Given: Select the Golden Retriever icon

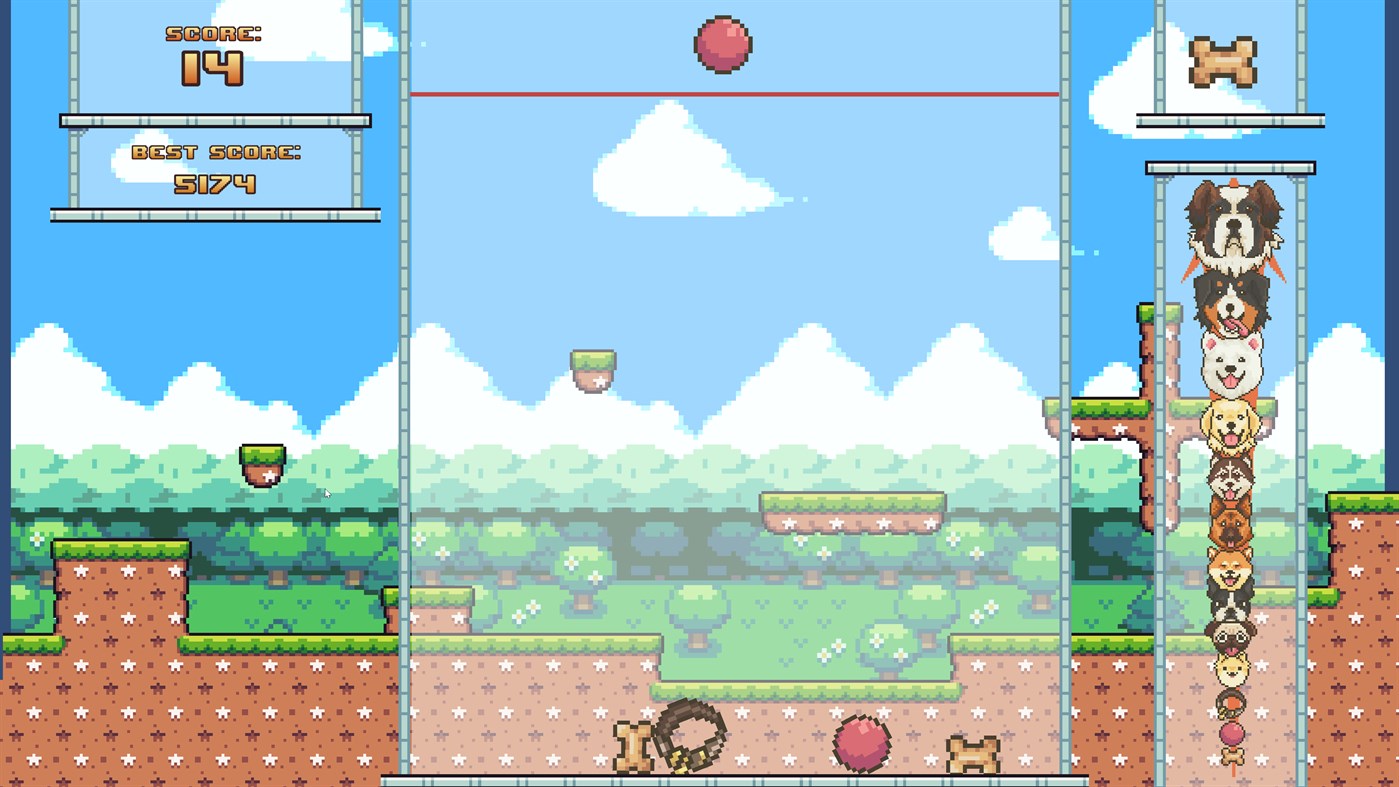Looking at the screenshot, I should [x=1232, y=427].
